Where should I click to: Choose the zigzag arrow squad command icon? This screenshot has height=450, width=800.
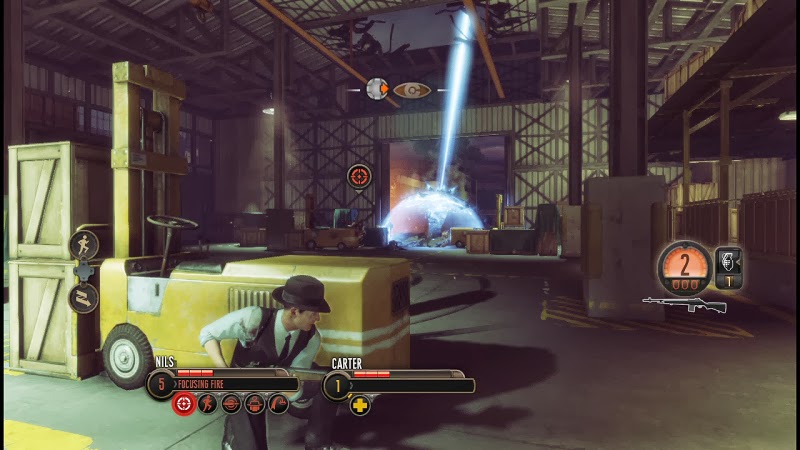[x=83, y=297]
